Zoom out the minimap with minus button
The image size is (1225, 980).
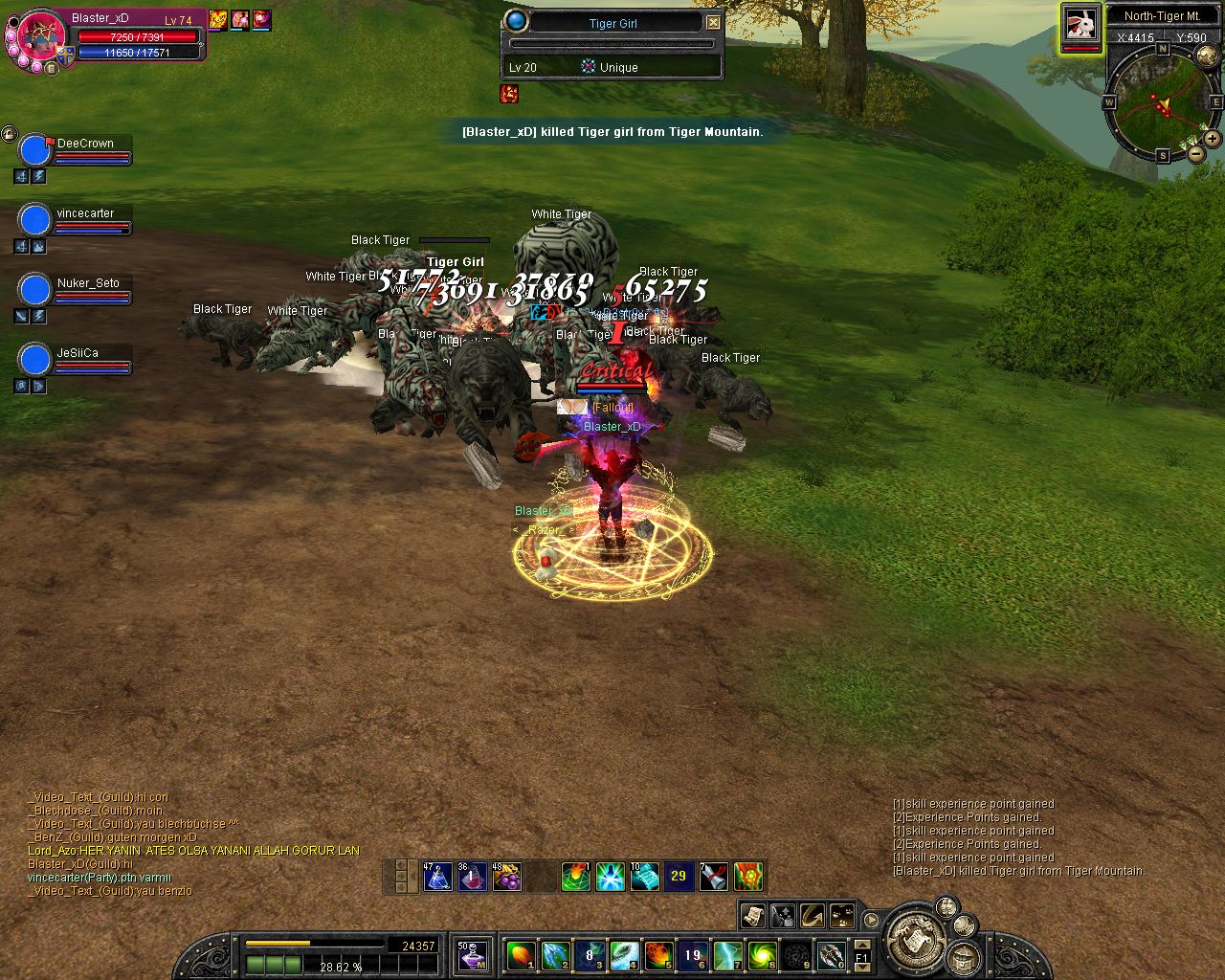(x=1195, y=153)
